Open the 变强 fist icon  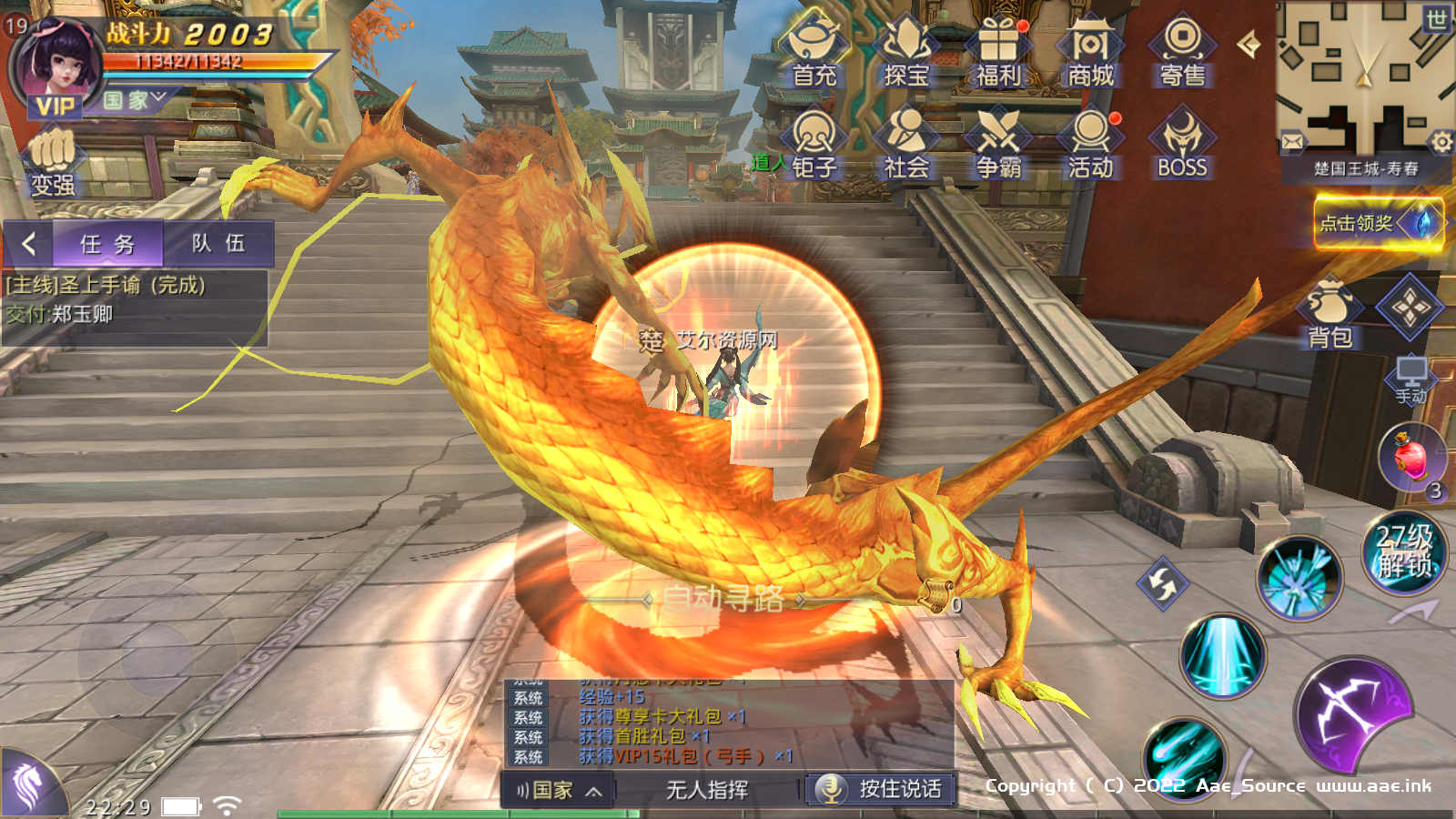tap(53, 164)
